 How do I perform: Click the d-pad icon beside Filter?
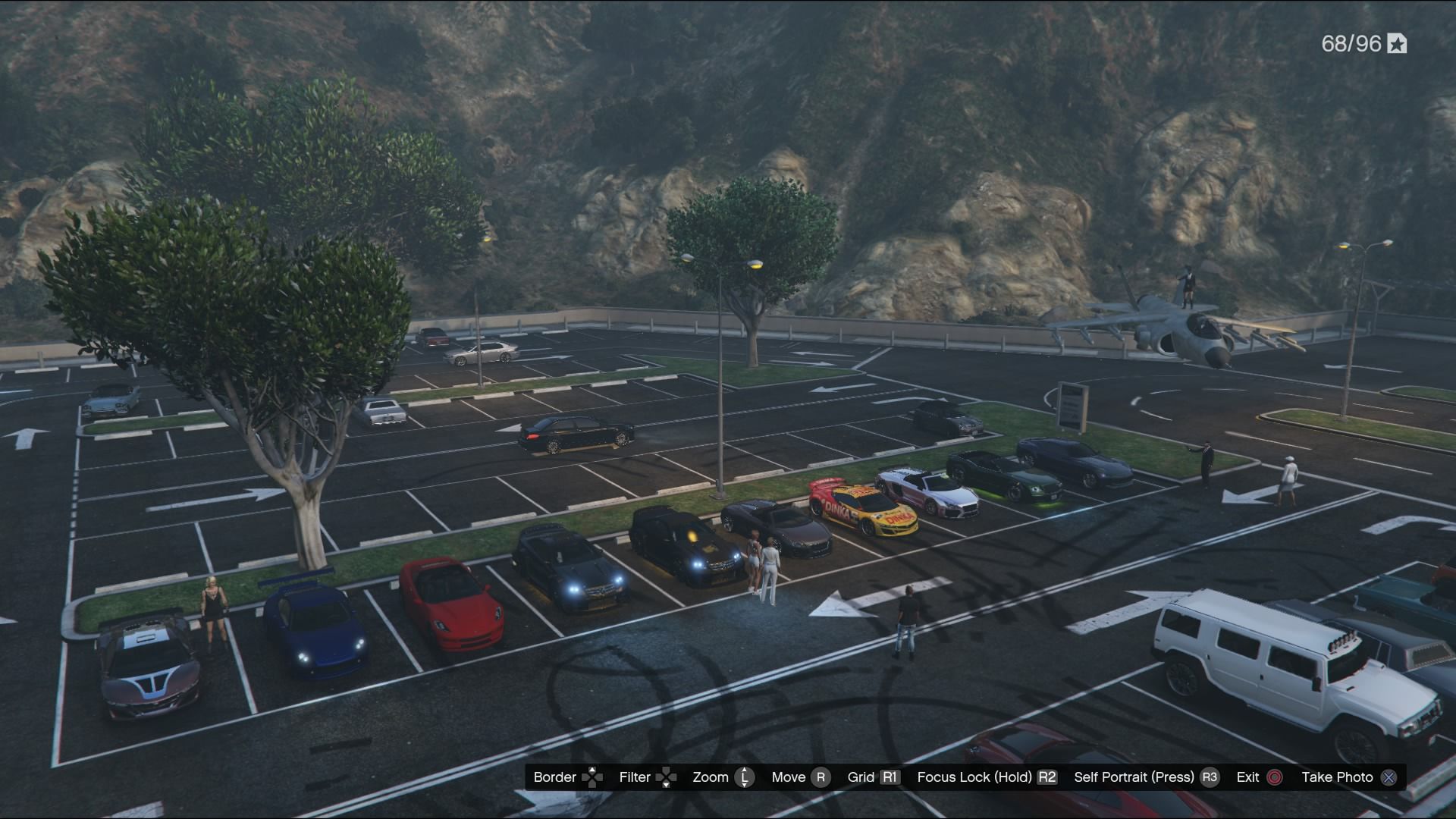click(x=666, y=777)
